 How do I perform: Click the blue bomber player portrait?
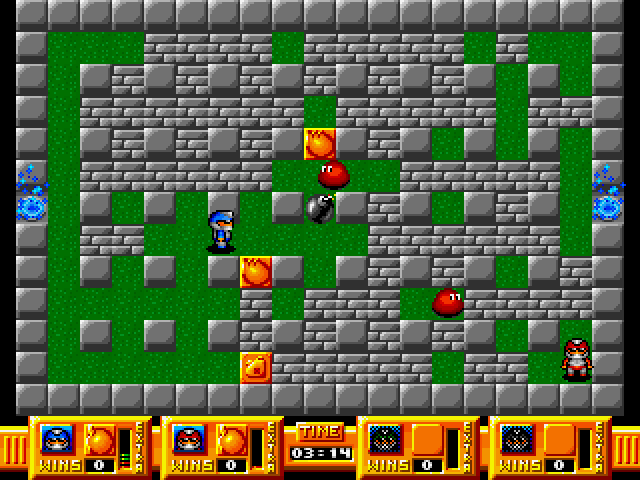pyautogui.click(x=57, y=438)
